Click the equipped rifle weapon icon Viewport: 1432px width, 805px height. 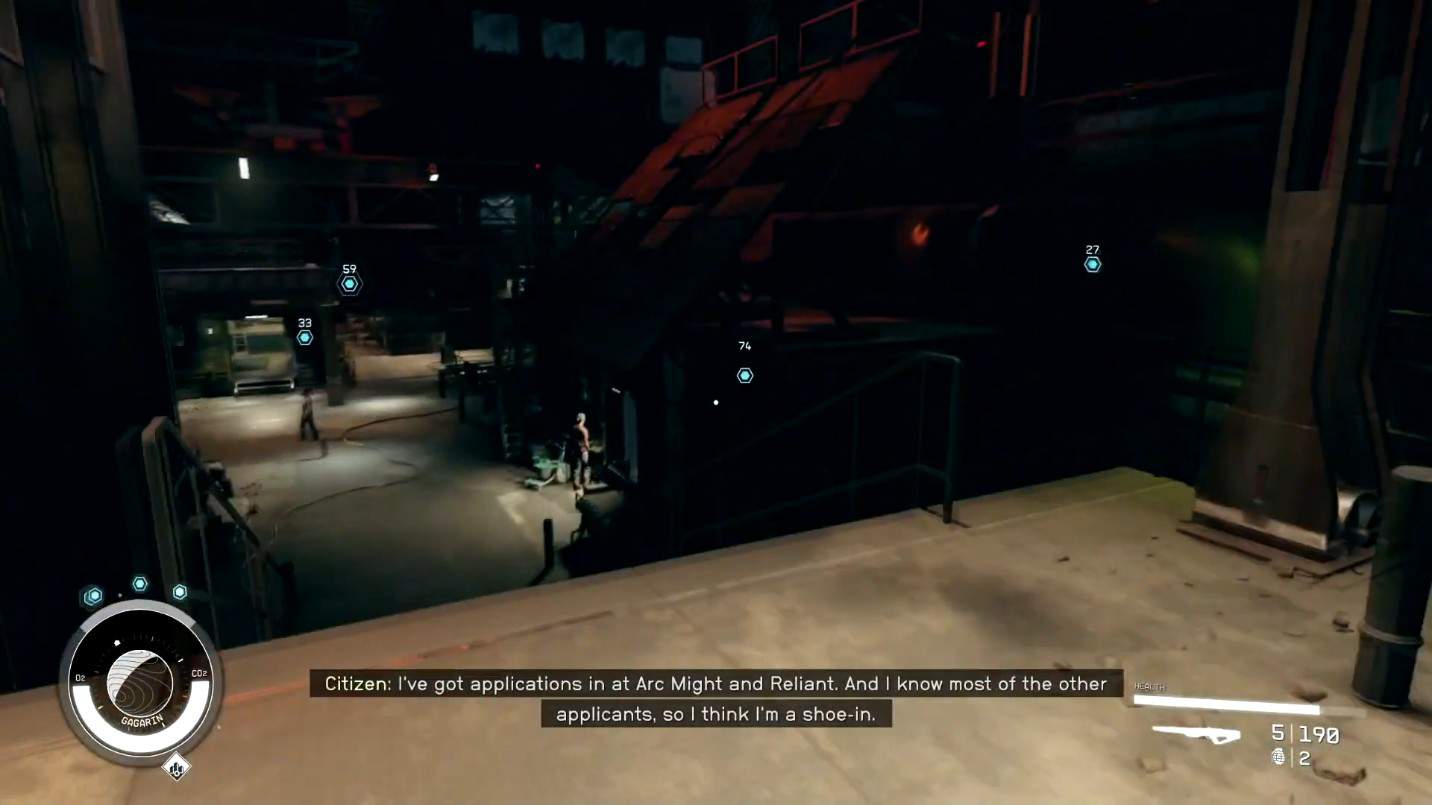[1196, 735]
